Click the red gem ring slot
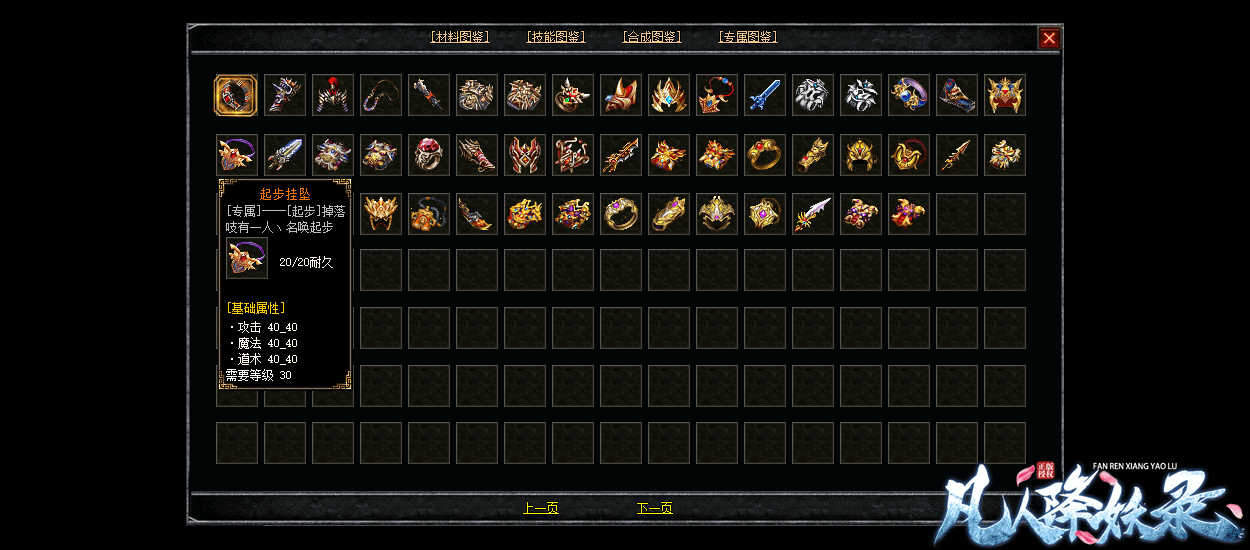This screenshot has height=550, width=1250. click(x=429, y=155)
